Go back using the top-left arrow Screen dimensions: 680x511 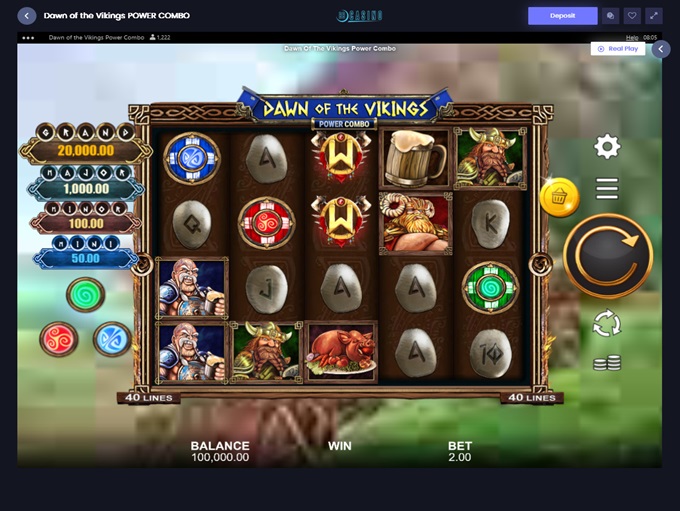pos(27,16)
